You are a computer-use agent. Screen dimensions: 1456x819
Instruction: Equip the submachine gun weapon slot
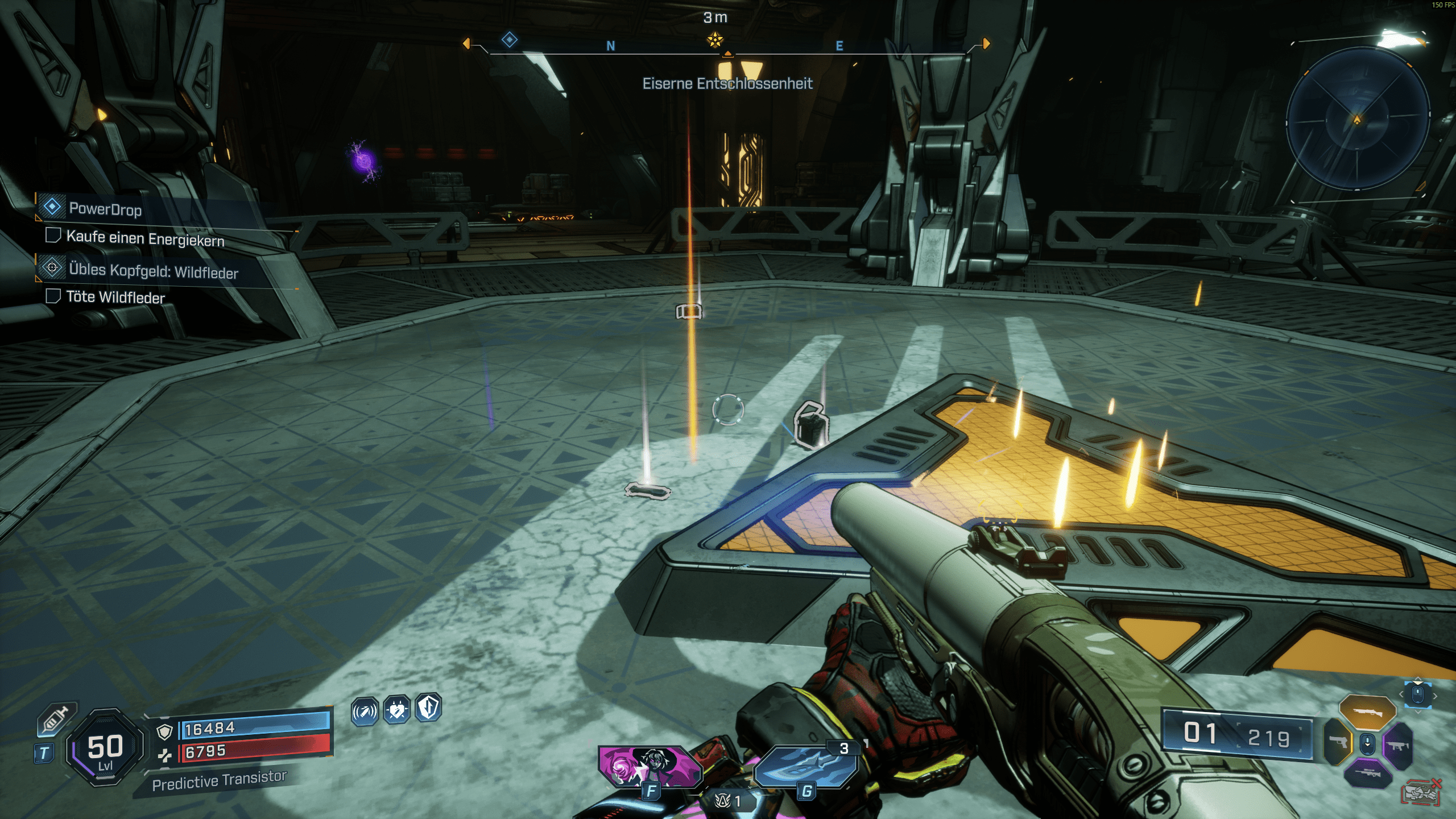coord(1398,744)
